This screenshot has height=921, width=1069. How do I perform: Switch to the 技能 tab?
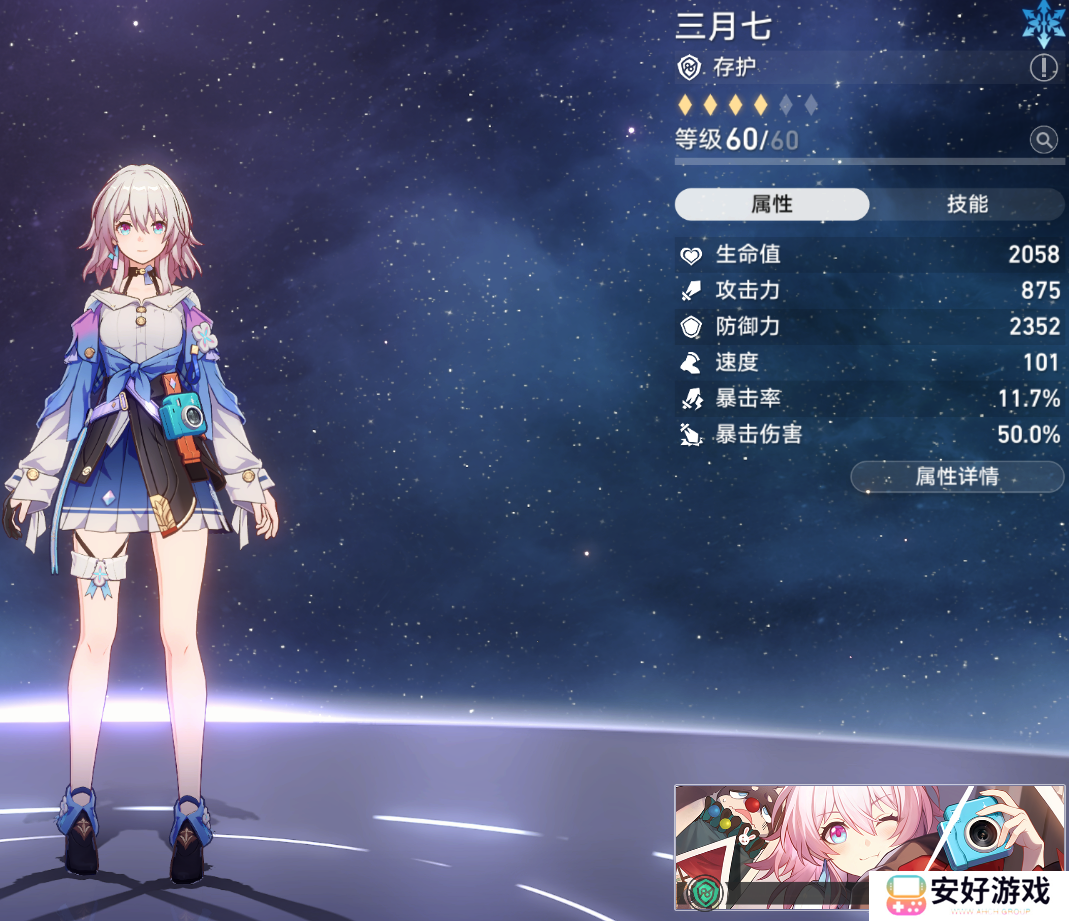pos(966,204)
